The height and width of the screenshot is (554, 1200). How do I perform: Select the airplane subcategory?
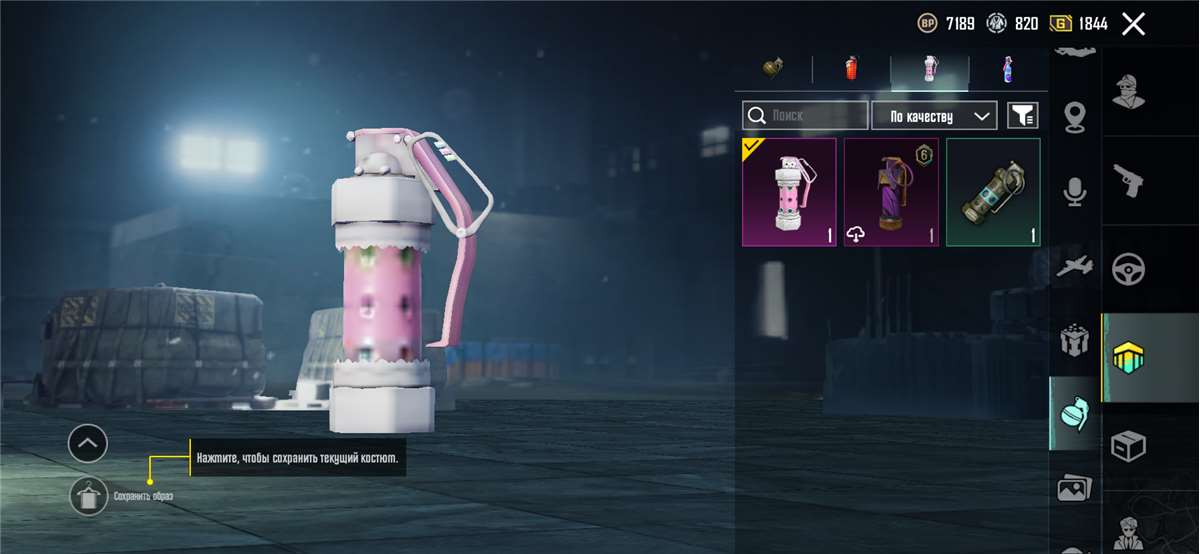pos(1075,266)
